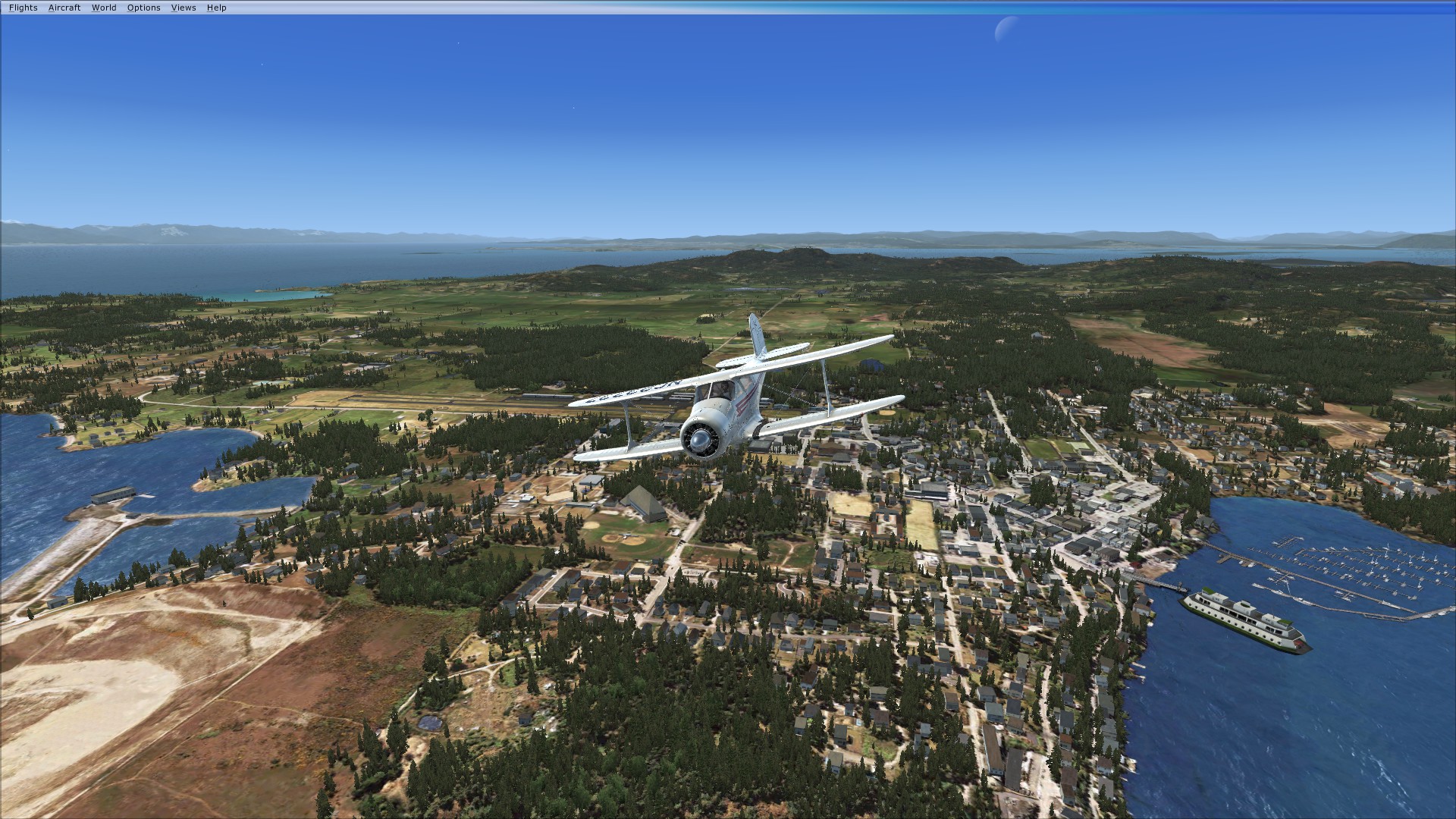Click the Views menu label
This screenshot has height=819, width=1456.
(183, 7)
